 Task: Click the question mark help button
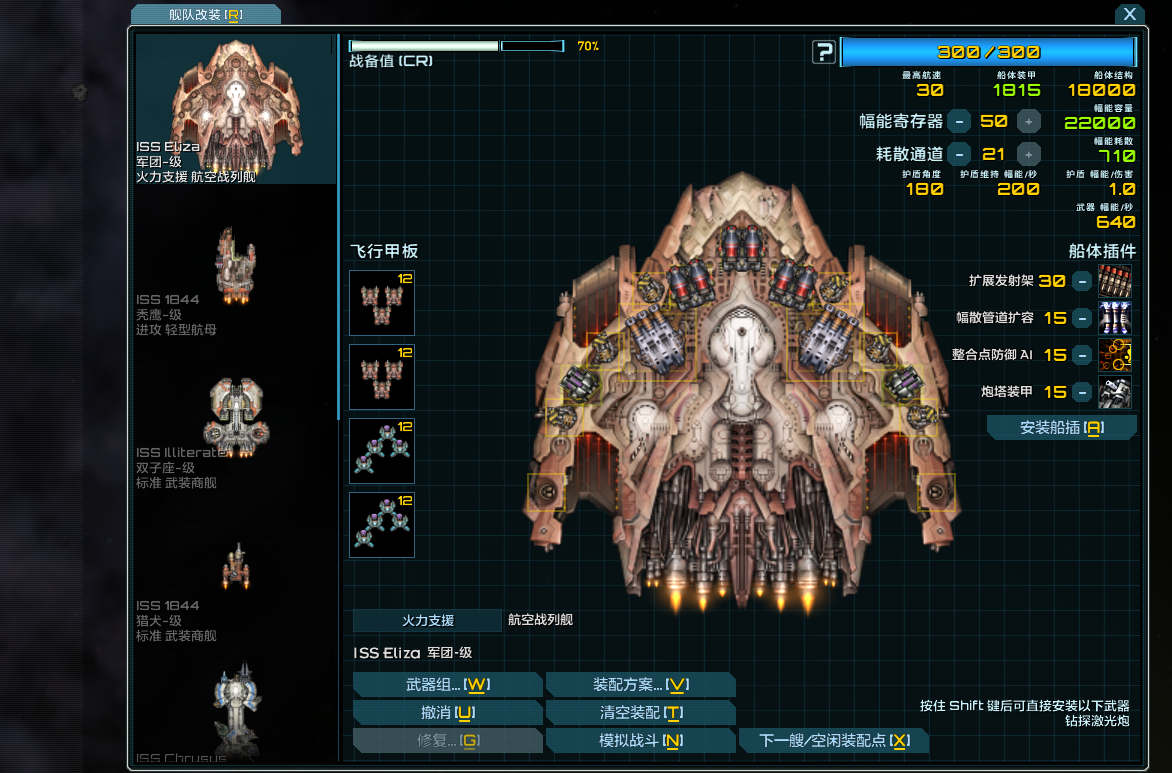coord(823,52)
